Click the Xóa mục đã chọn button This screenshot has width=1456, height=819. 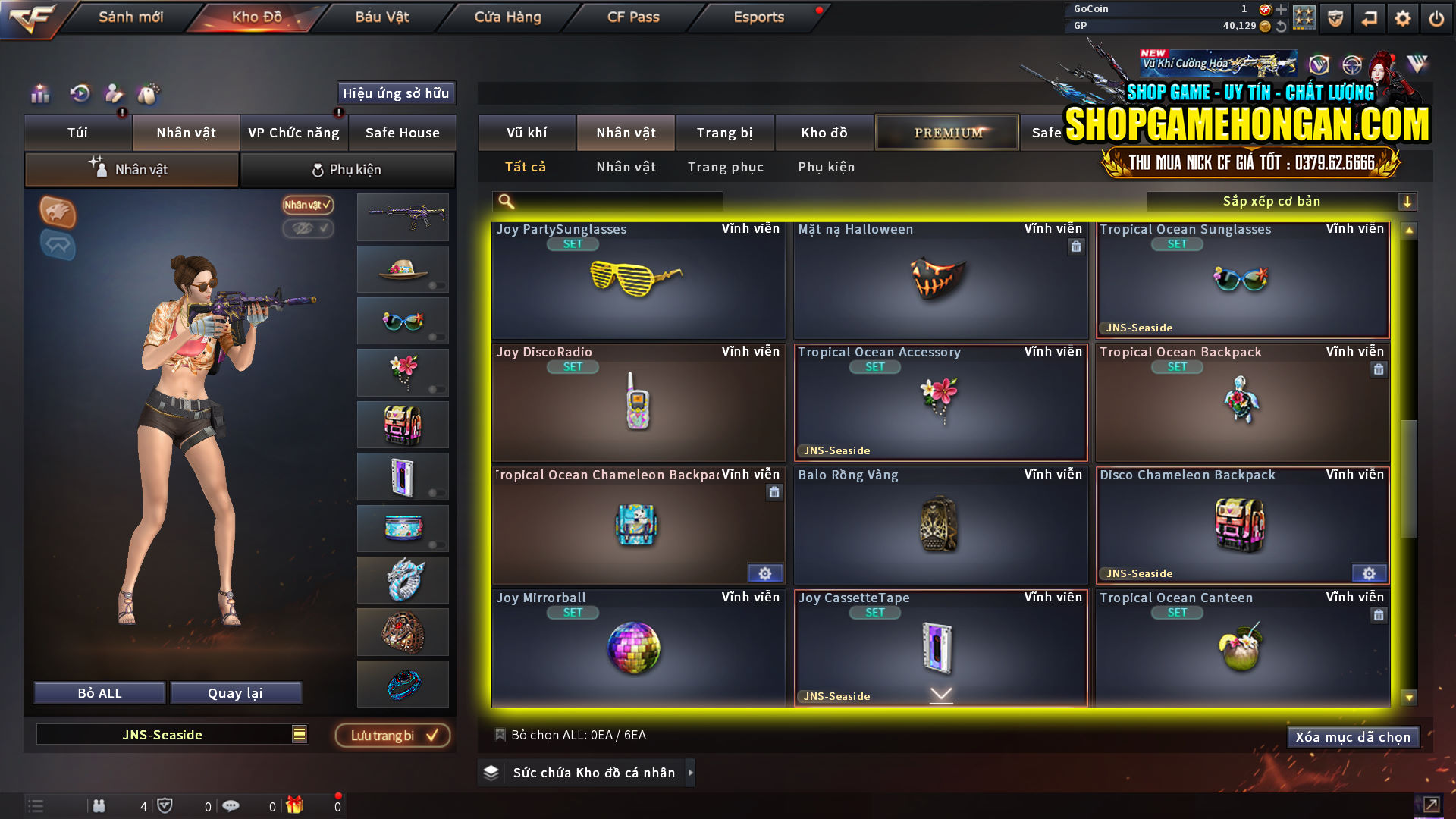(x=1353, y=736)
